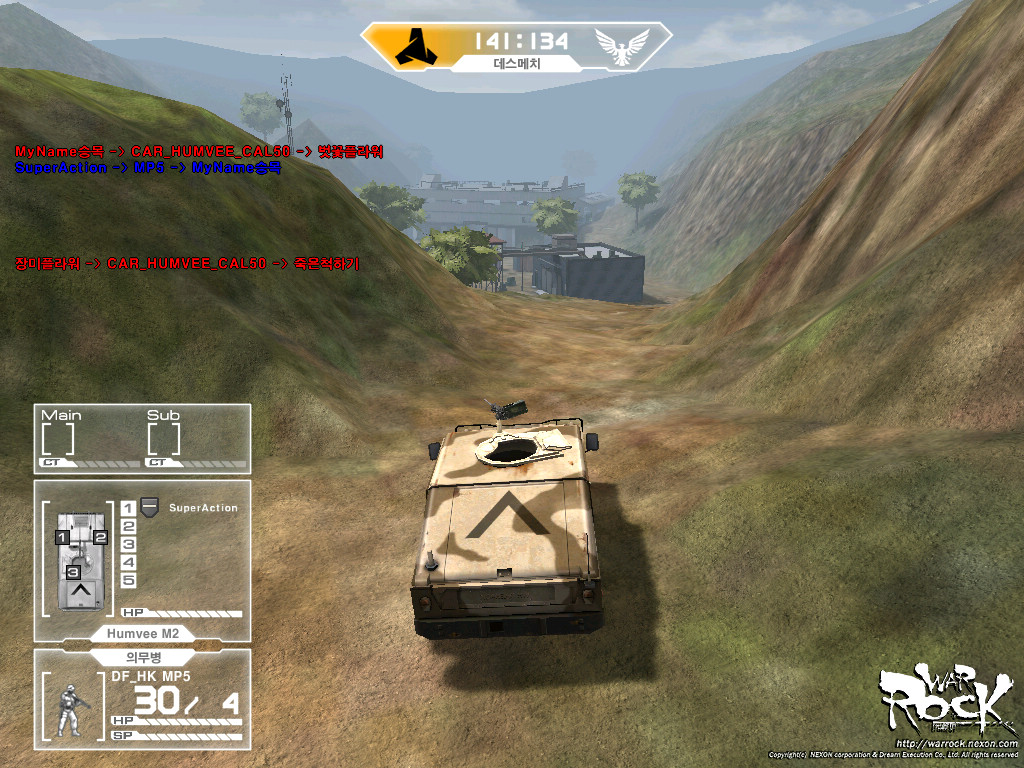The height and width of the screenshot is (768, 1024).
Task: Choose seat number 5 in seat list
Action: click(128, 580)
